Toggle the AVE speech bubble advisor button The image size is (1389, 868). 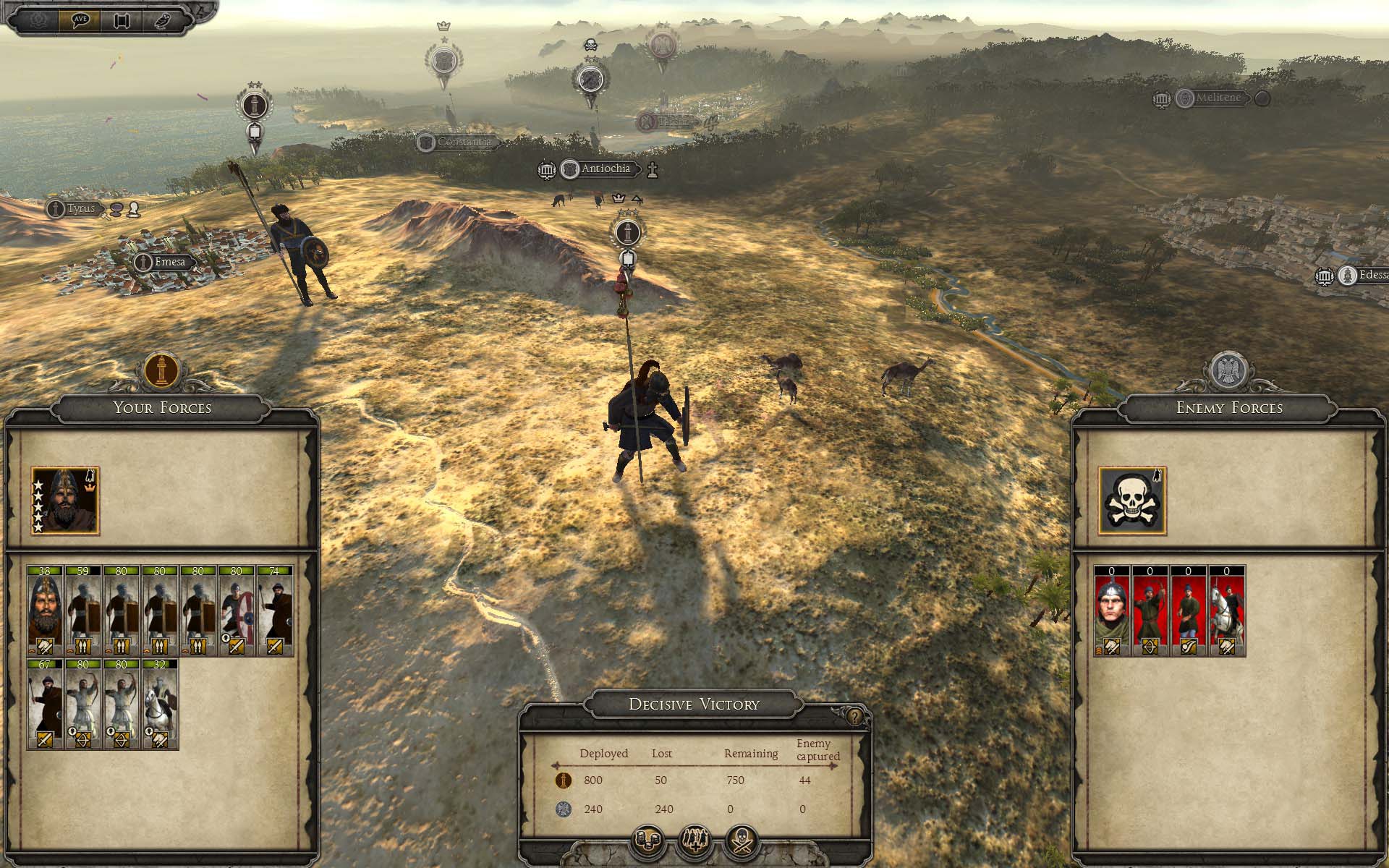[x=79, y=20]
